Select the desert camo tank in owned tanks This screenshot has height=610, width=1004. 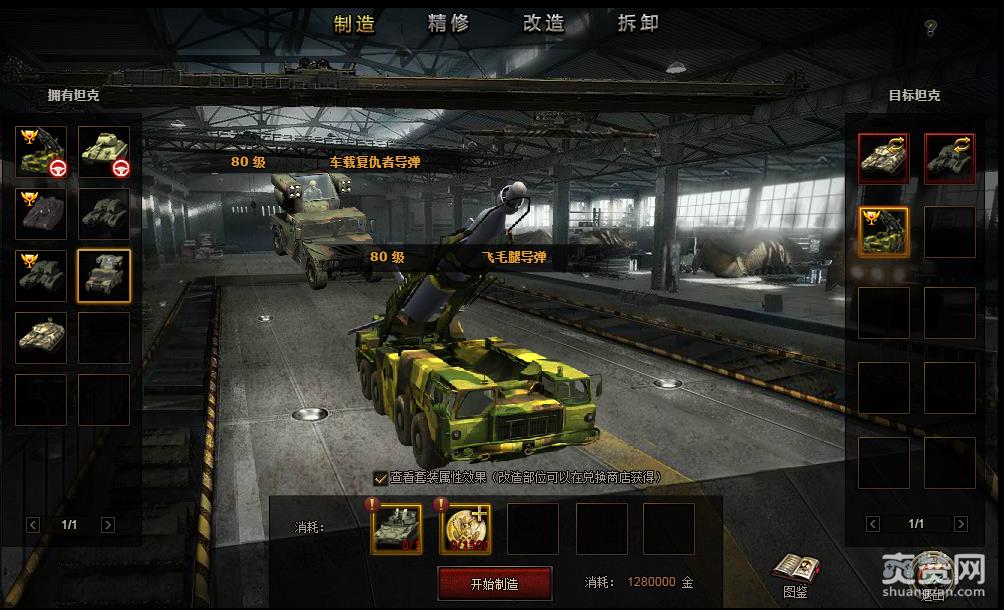[41, 337]
